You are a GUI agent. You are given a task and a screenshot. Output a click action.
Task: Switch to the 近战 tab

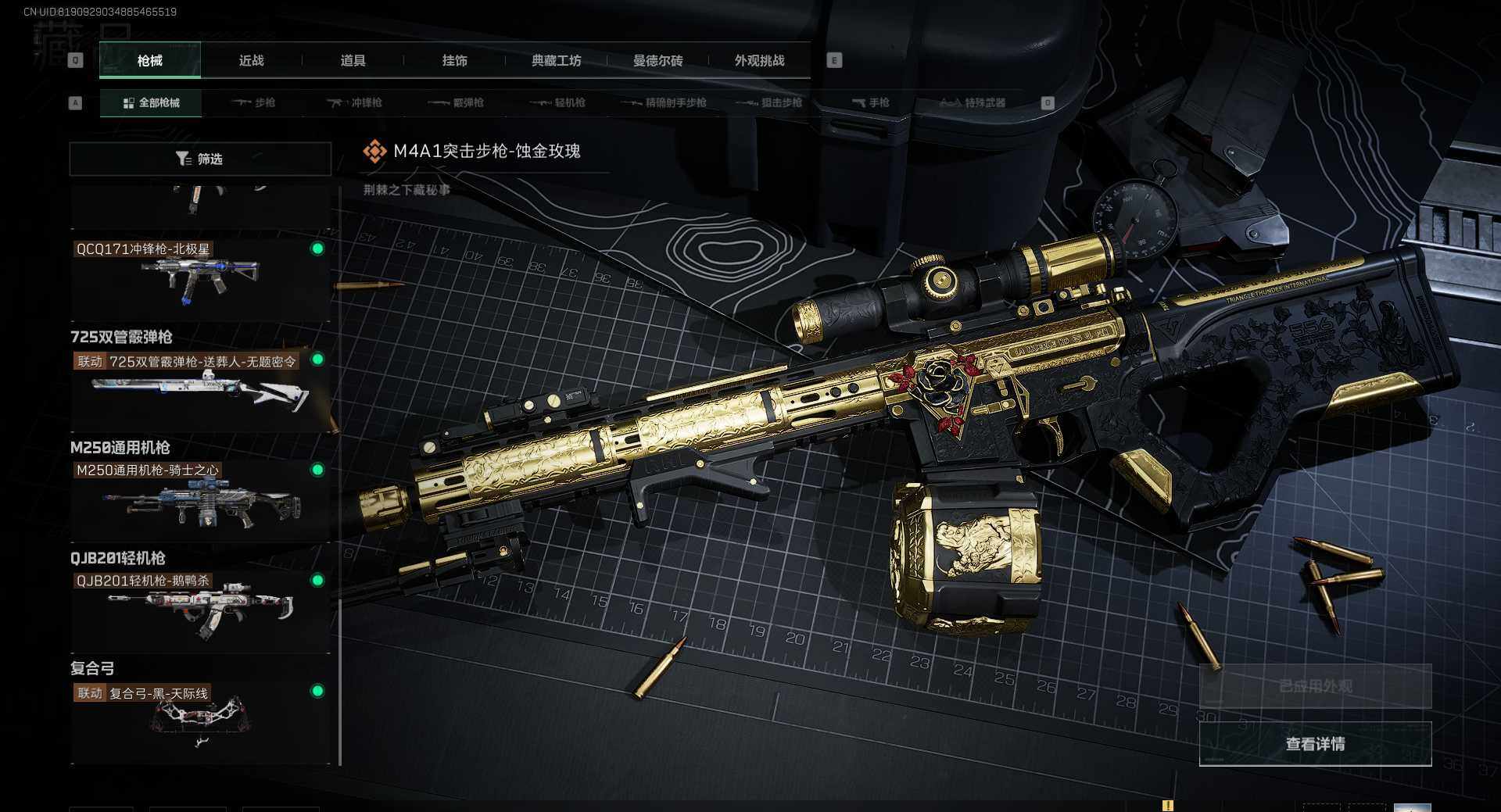click(x=251, y=61)
